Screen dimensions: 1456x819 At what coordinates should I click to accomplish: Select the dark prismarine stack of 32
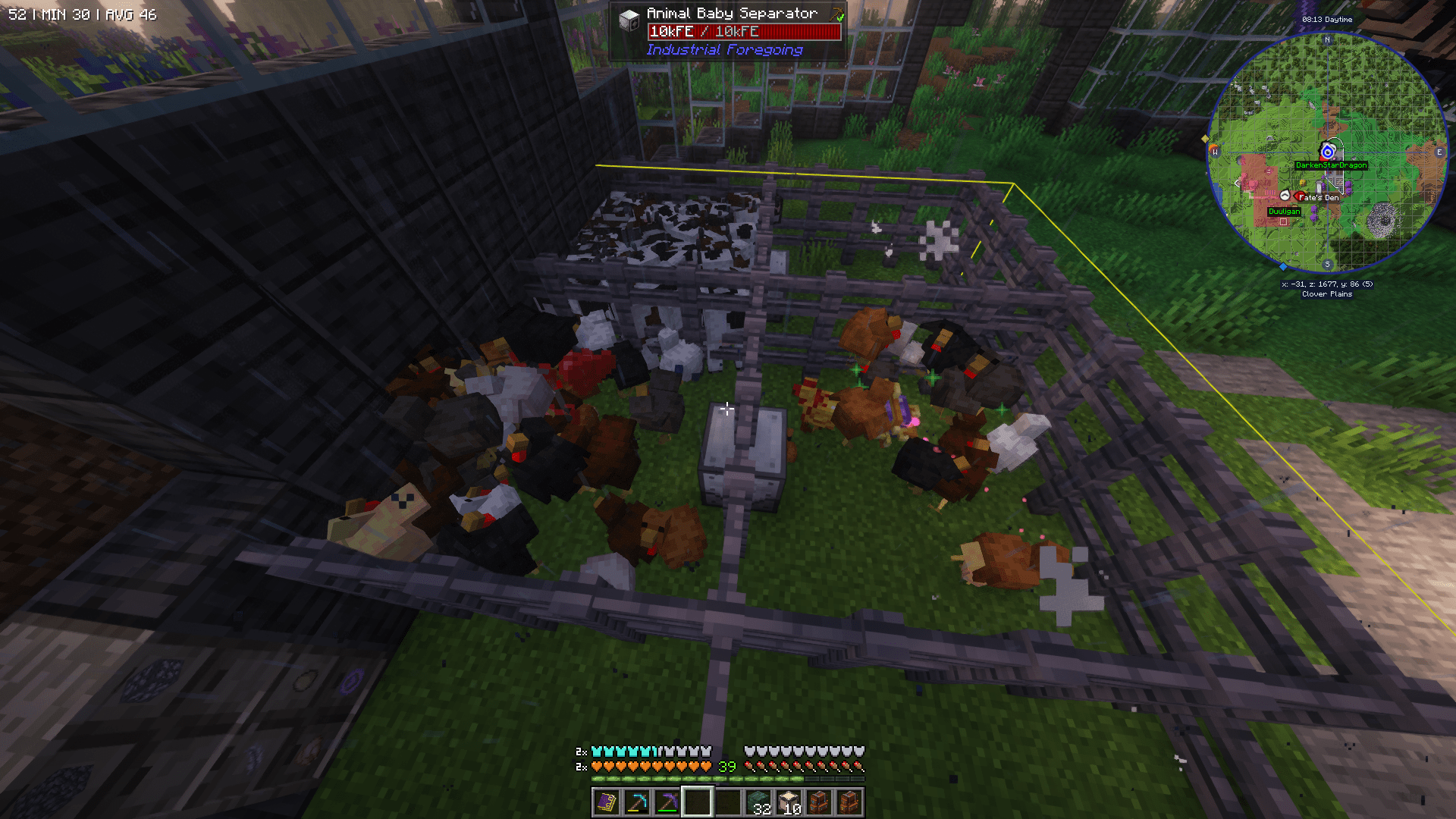point(759,802)
